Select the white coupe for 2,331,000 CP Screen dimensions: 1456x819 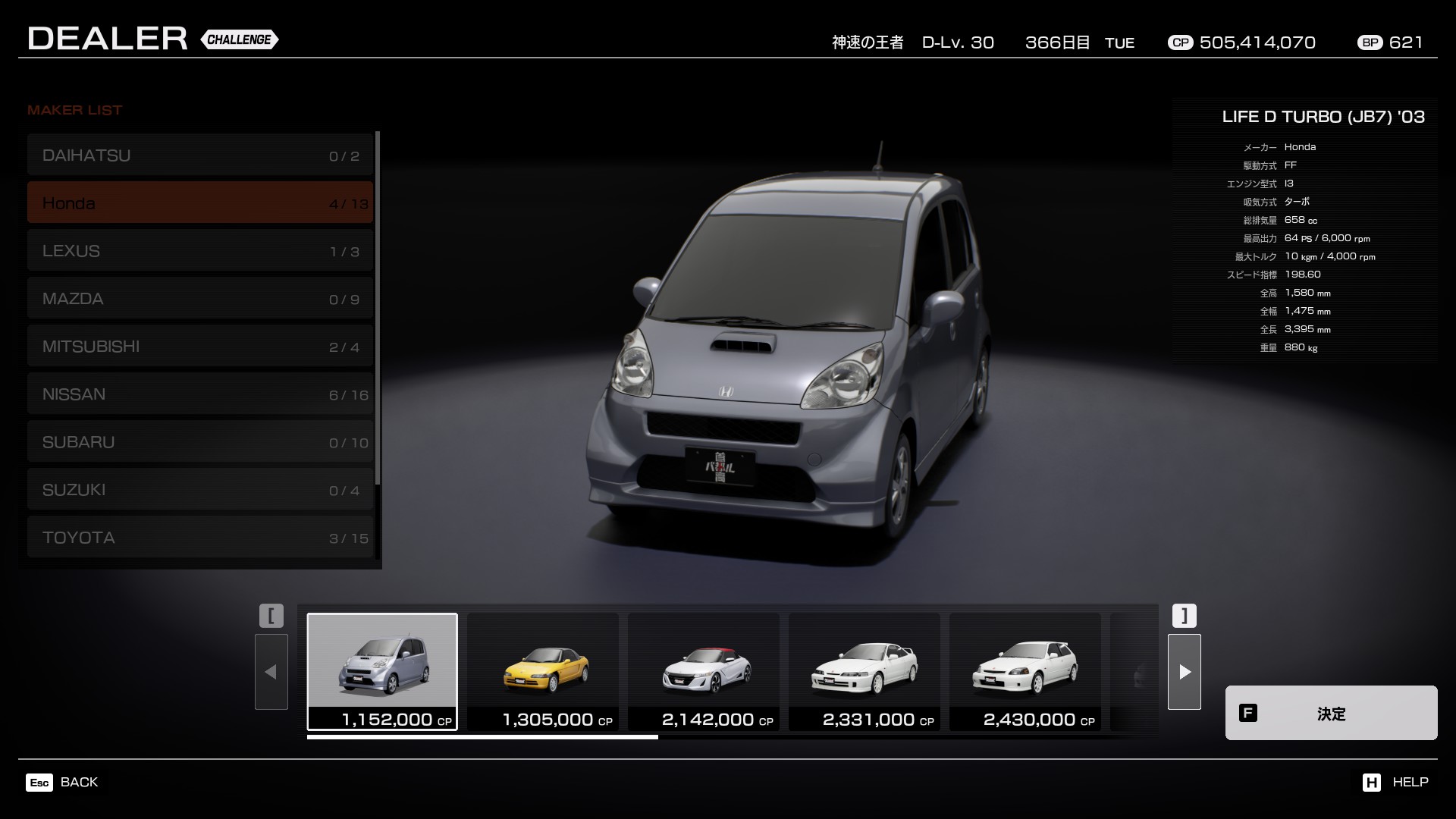(x=864, y=671)
